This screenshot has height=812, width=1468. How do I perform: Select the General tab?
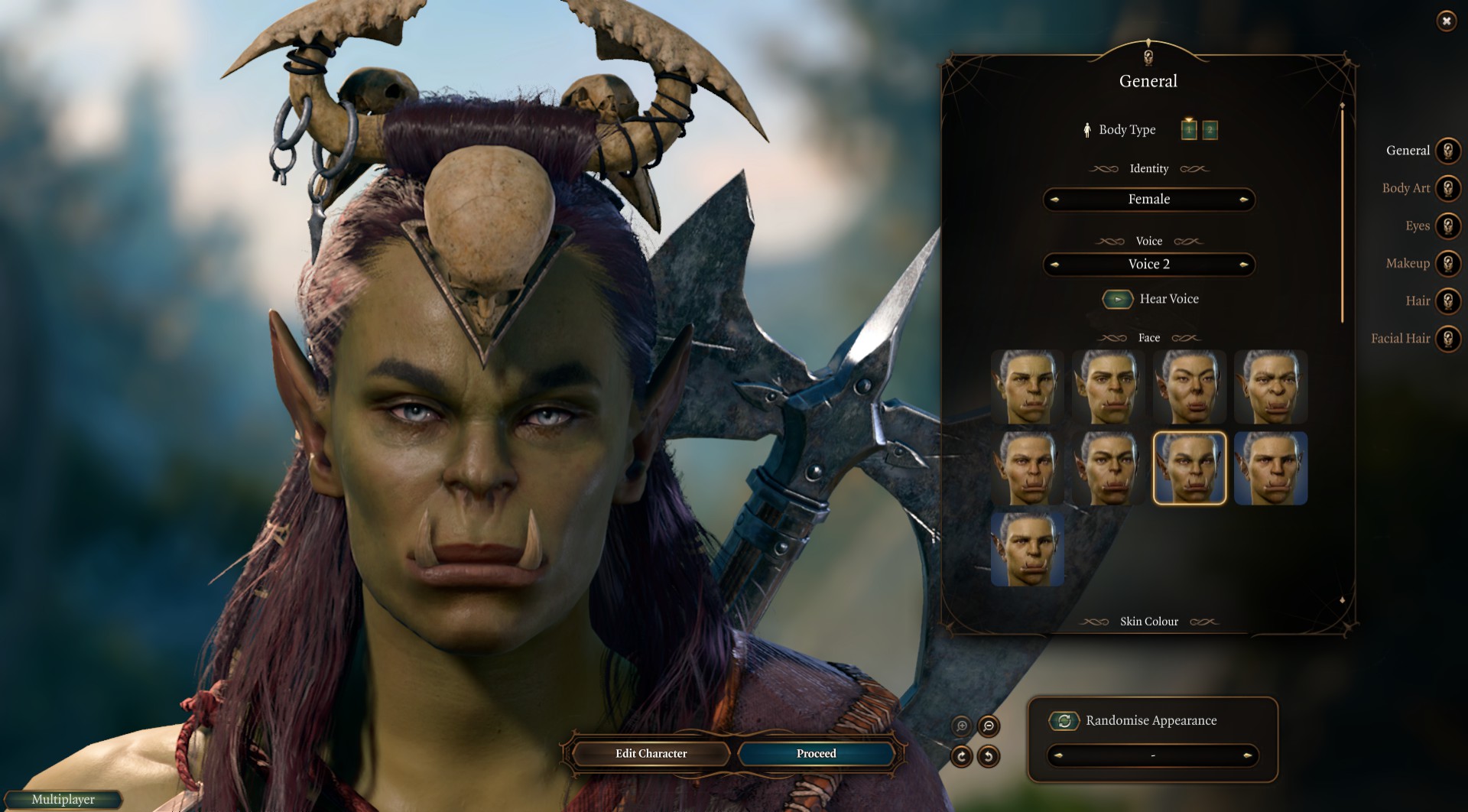pyautogui.click(x=1447, y=151)
